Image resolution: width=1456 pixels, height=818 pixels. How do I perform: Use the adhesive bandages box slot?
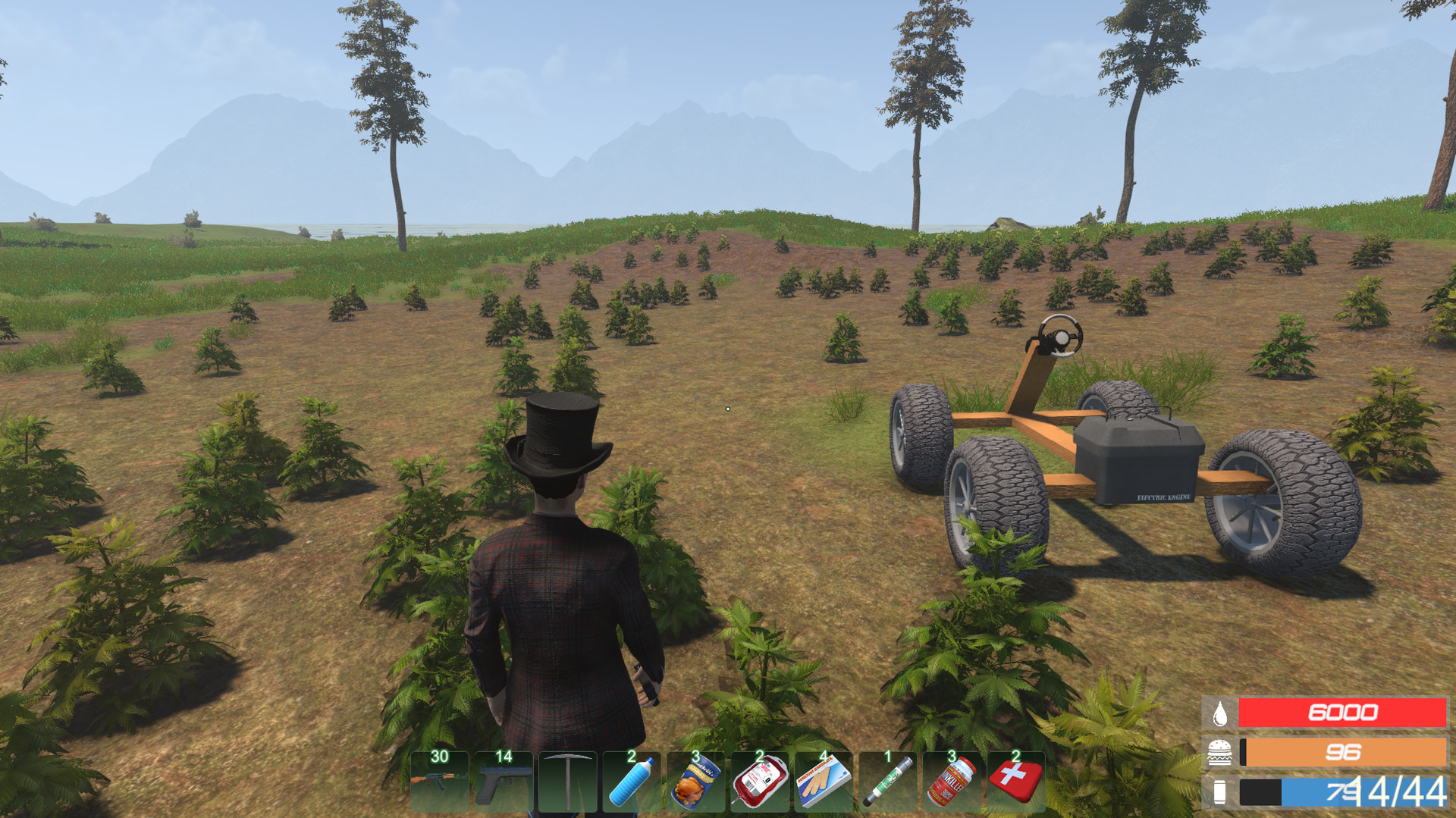click(824, 782)
